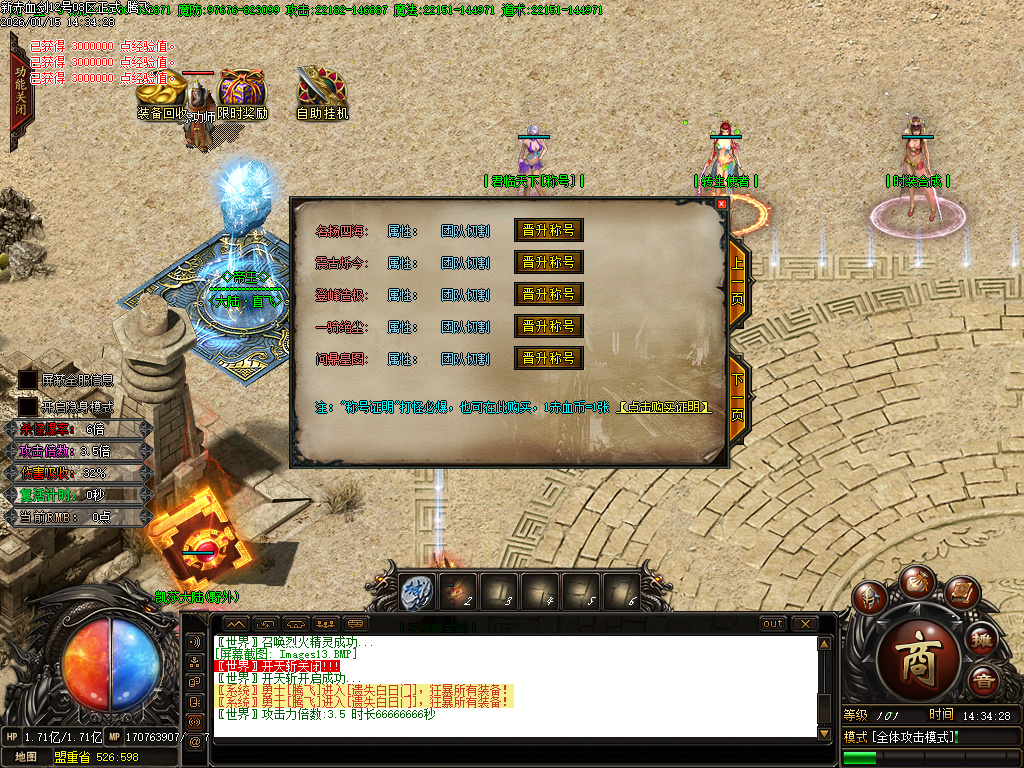Image resolution: width=1024 pixels, height=768 pixels.
Task: Tick the 开启隐身模式 checkbox
Action: (28, 407)
